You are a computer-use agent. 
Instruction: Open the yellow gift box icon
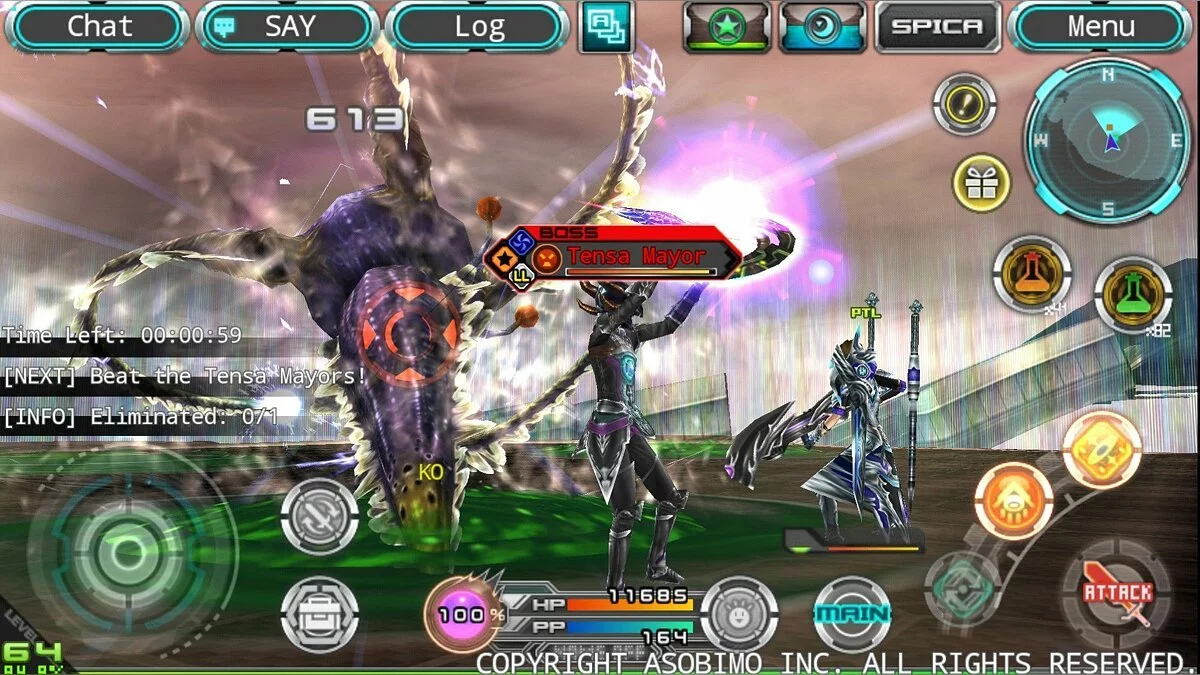click(x=981, y=183)
